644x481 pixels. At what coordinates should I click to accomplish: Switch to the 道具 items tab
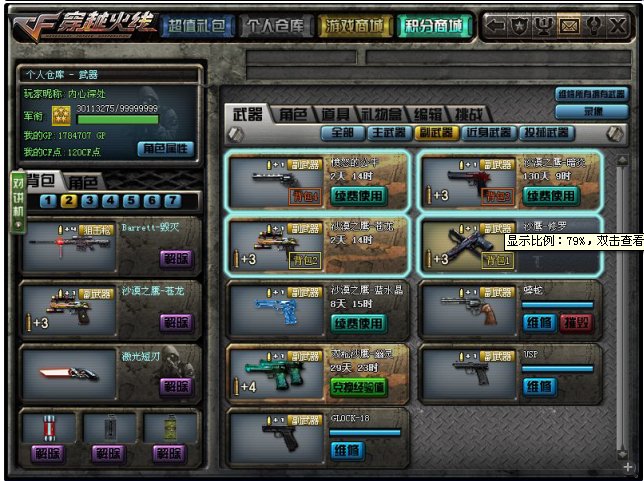point(334,114)
